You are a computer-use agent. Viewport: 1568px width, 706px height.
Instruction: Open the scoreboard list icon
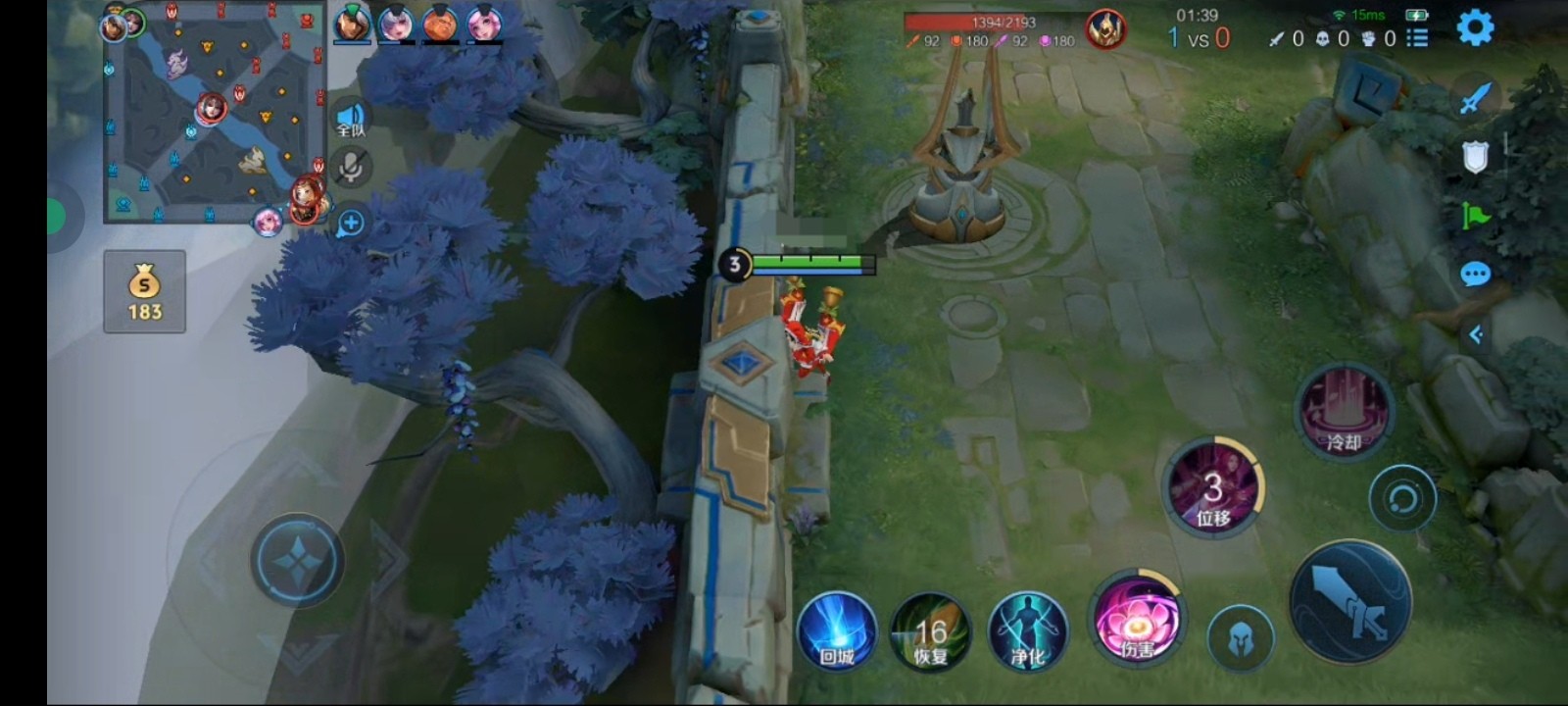pyautogui.click(x=1417, y=38)
